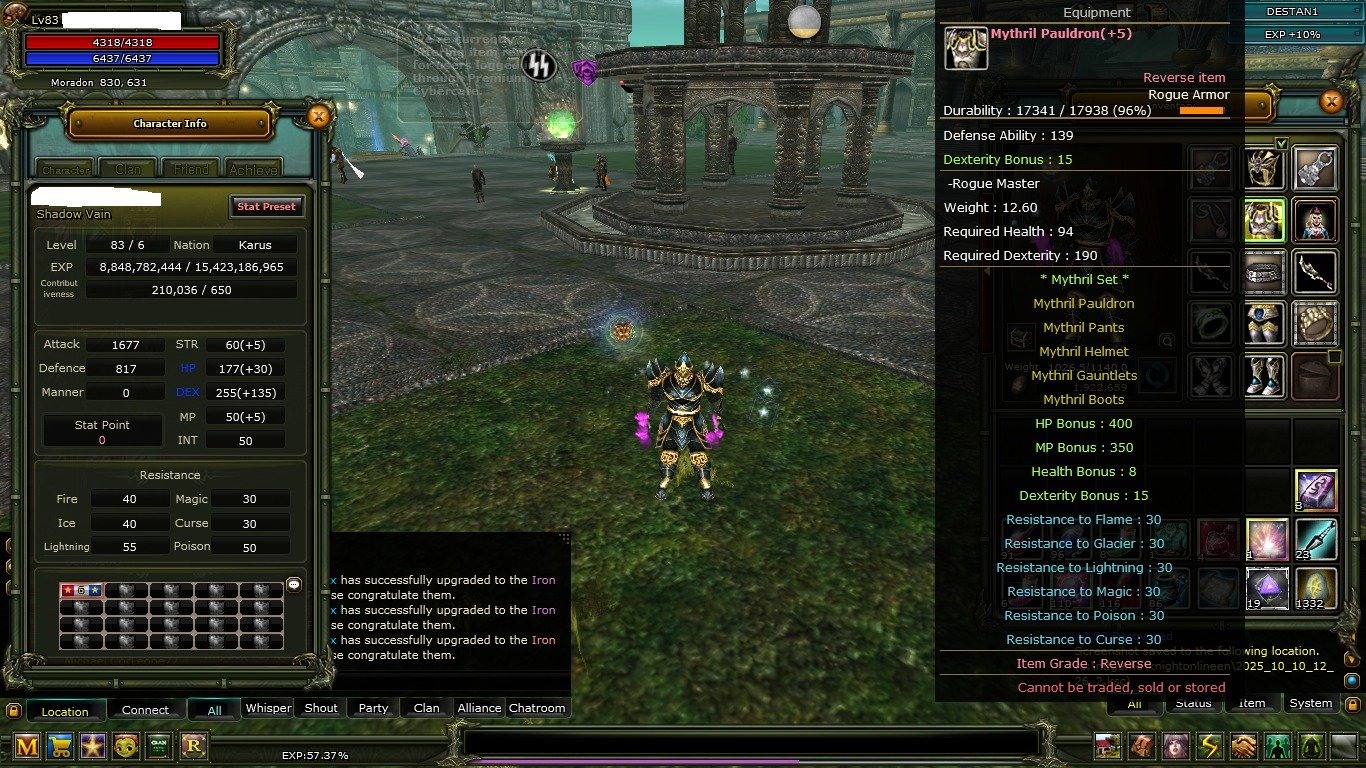Show System messages in the log
This screenshot has height=768, width=1366.
[x=1310, y=703]
